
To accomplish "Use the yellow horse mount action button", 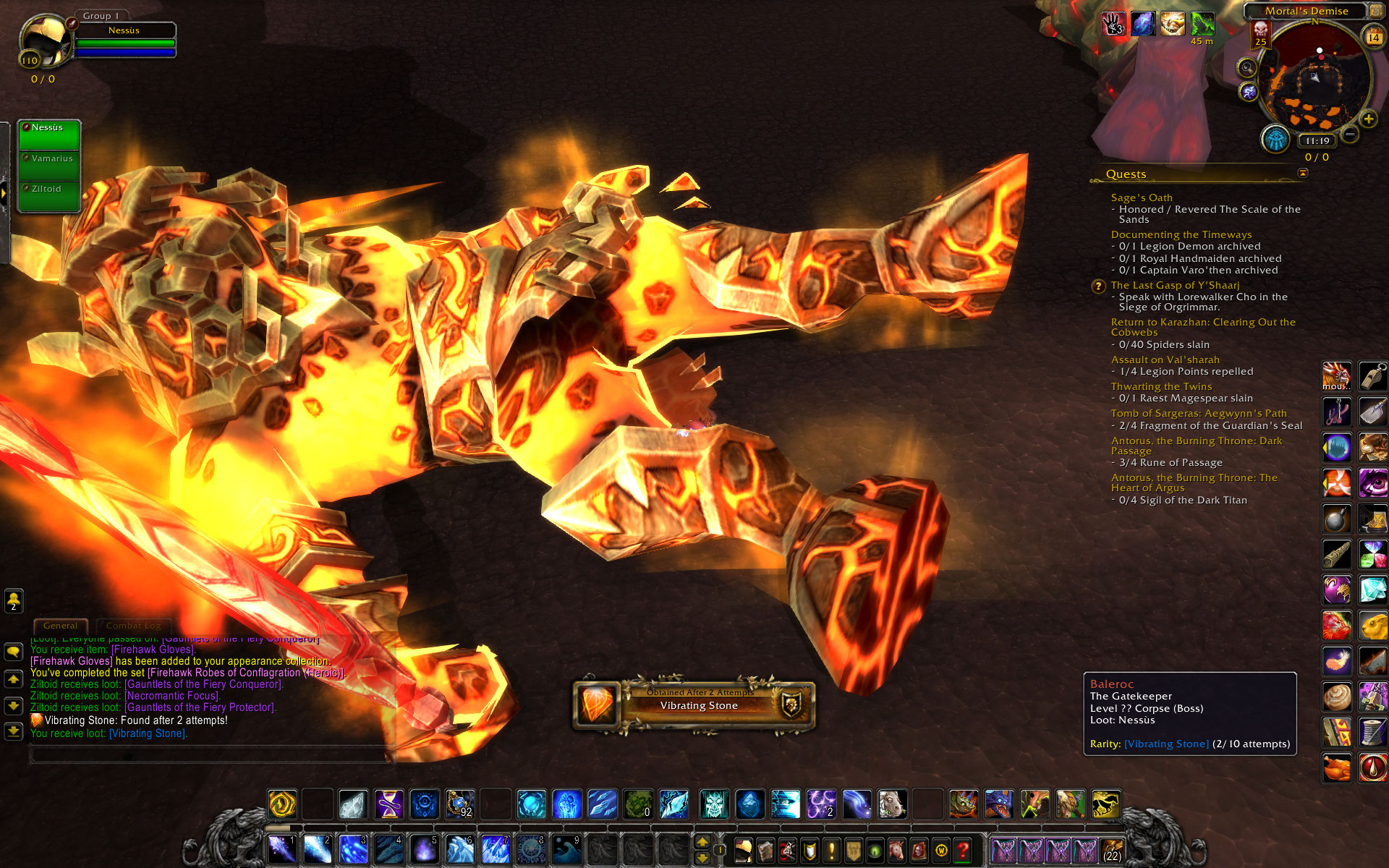I will pyautogui.click(x=1105, y=804).
